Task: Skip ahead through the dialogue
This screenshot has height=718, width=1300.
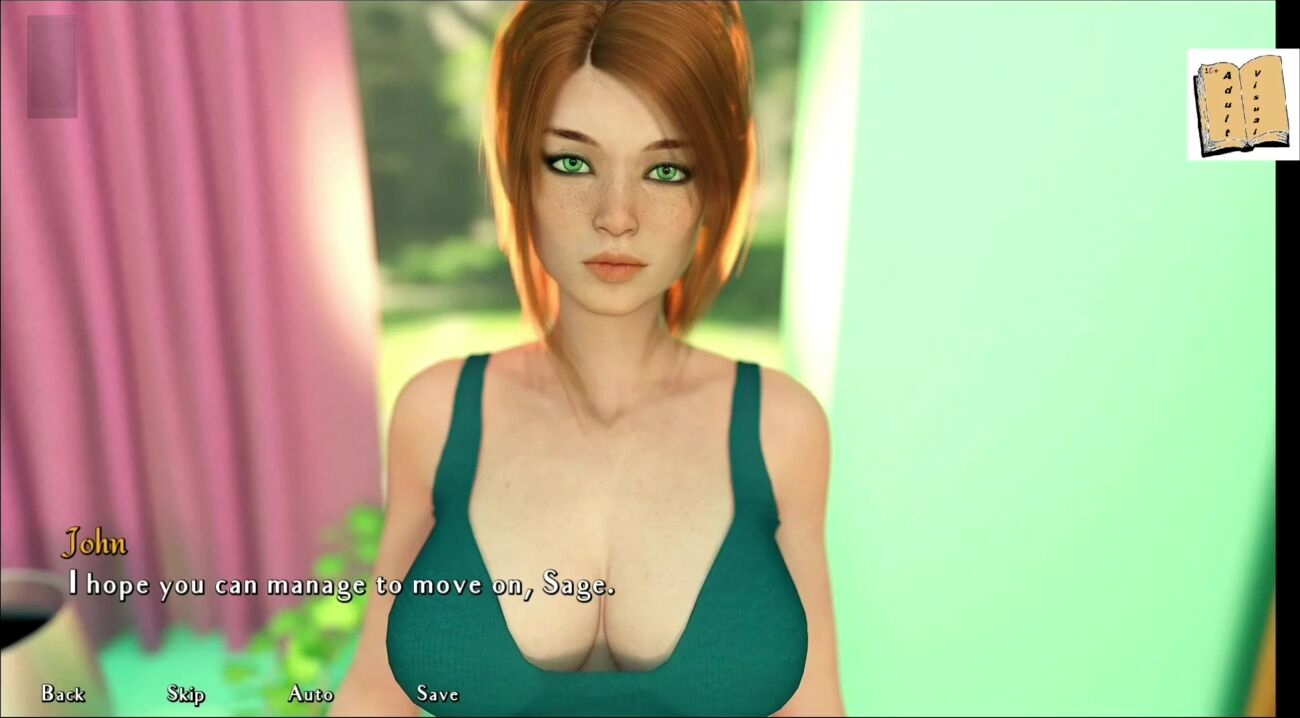Action: [186, 693]
